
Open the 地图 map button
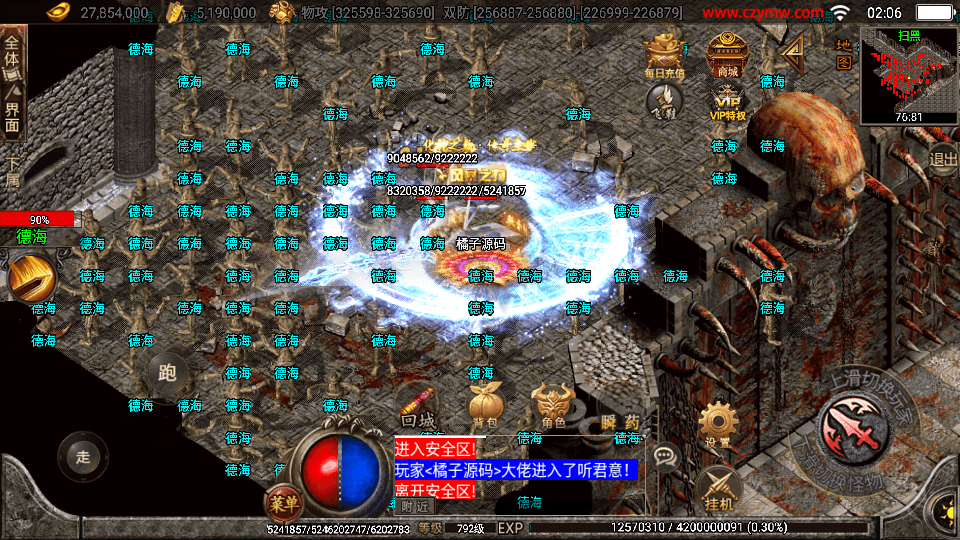[843, 54]
